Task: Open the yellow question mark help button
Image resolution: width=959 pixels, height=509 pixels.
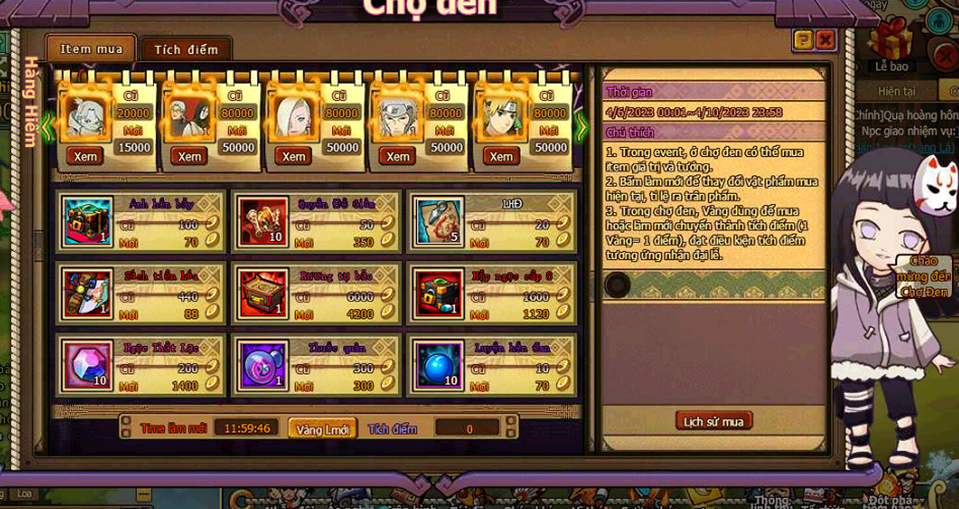Action: (x=802, y=40)
